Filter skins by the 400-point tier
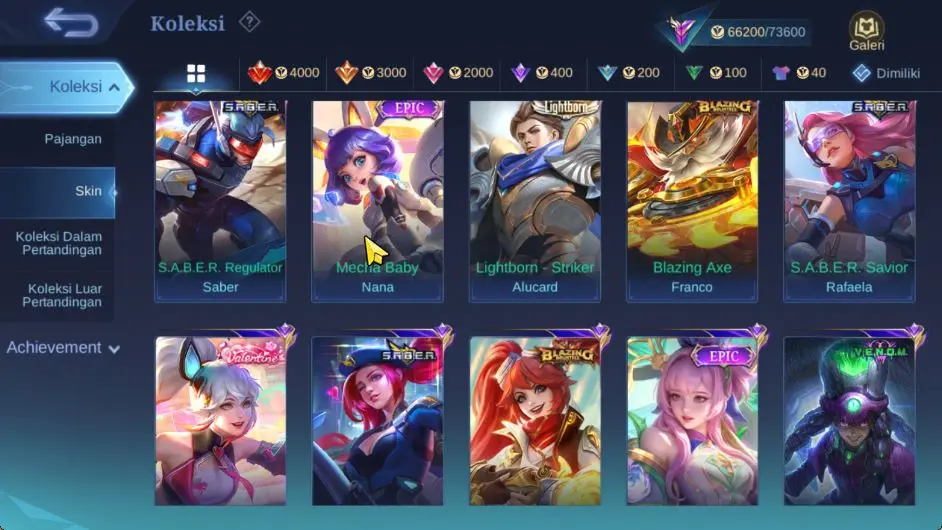942x530 pixels. click(542, 73)
